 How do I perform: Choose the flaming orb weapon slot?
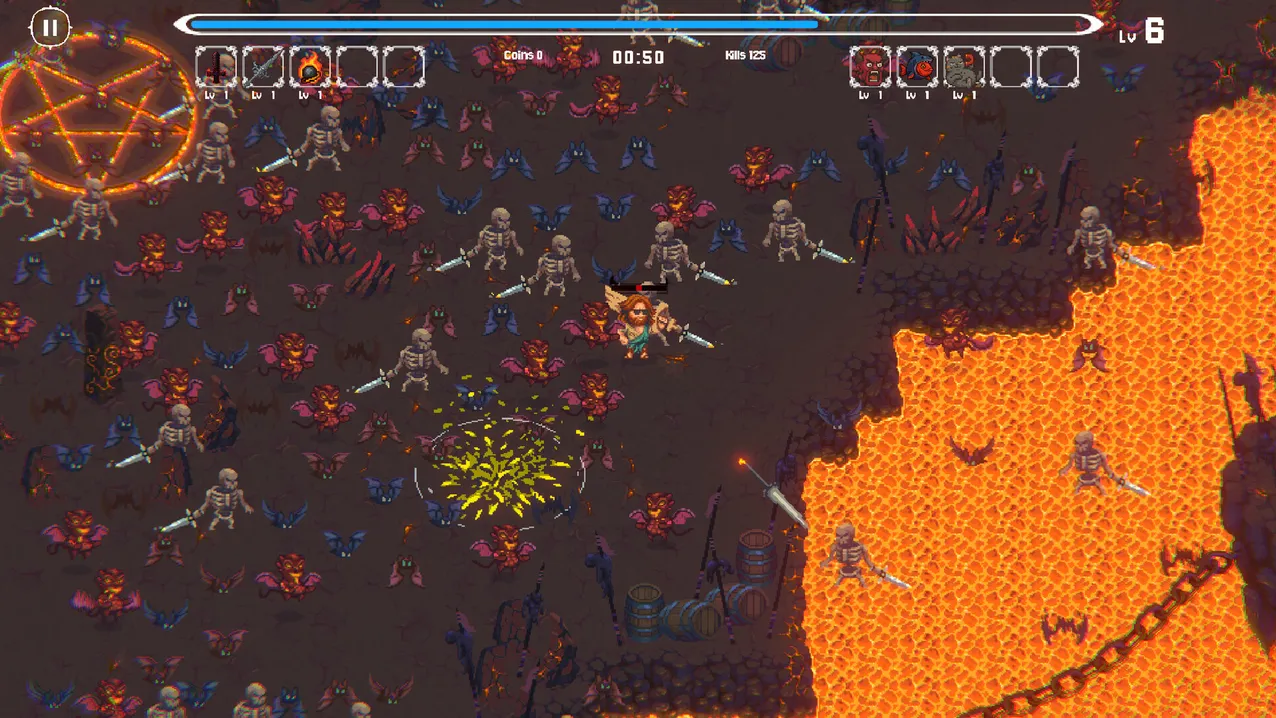310,67
